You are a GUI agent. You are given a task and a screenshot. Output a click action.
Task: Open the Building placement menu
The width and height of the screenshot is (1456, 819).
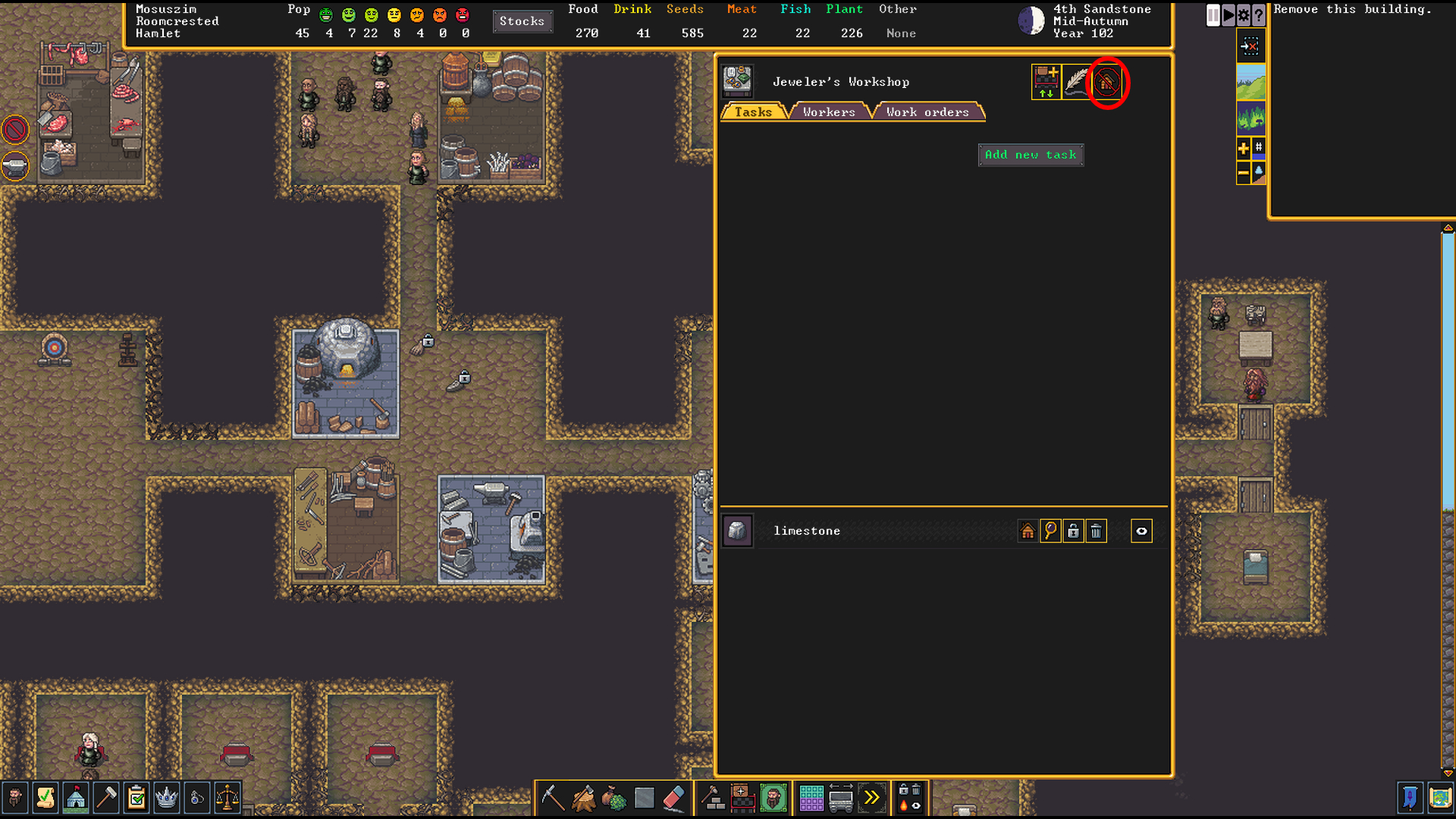tap(713, 798)
